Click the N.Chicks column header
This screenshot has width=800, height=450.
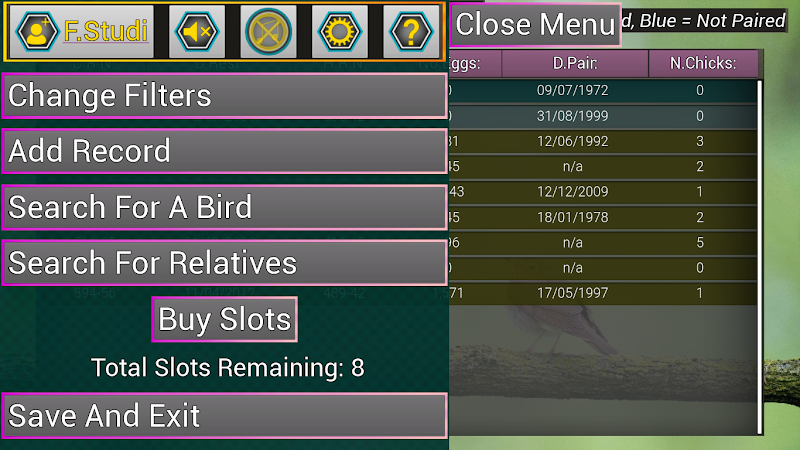pyautogui.click(x=702, y=65)
